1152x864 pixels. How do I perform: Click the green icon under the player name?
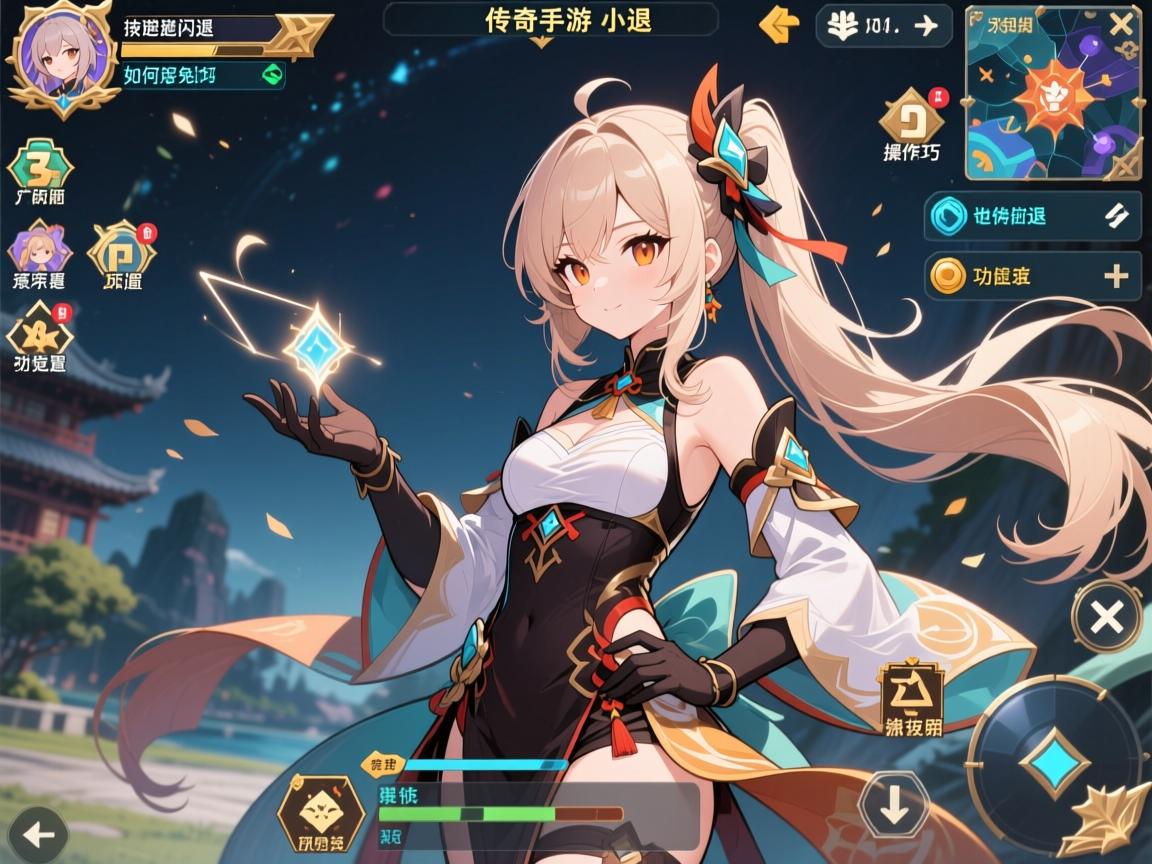(270, 74)
